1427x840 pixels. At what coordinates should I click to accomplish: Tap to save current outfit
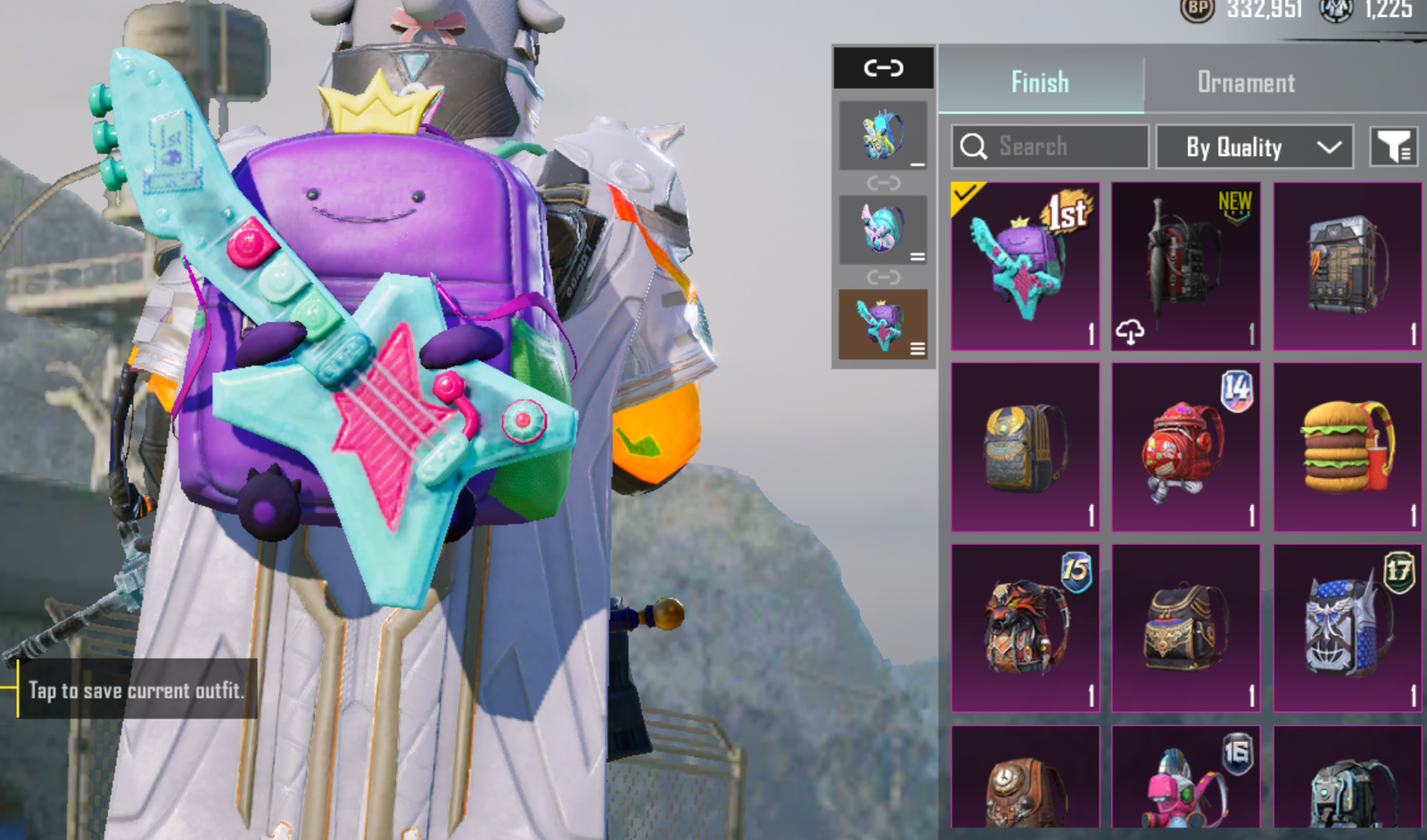tap(136, 689)
